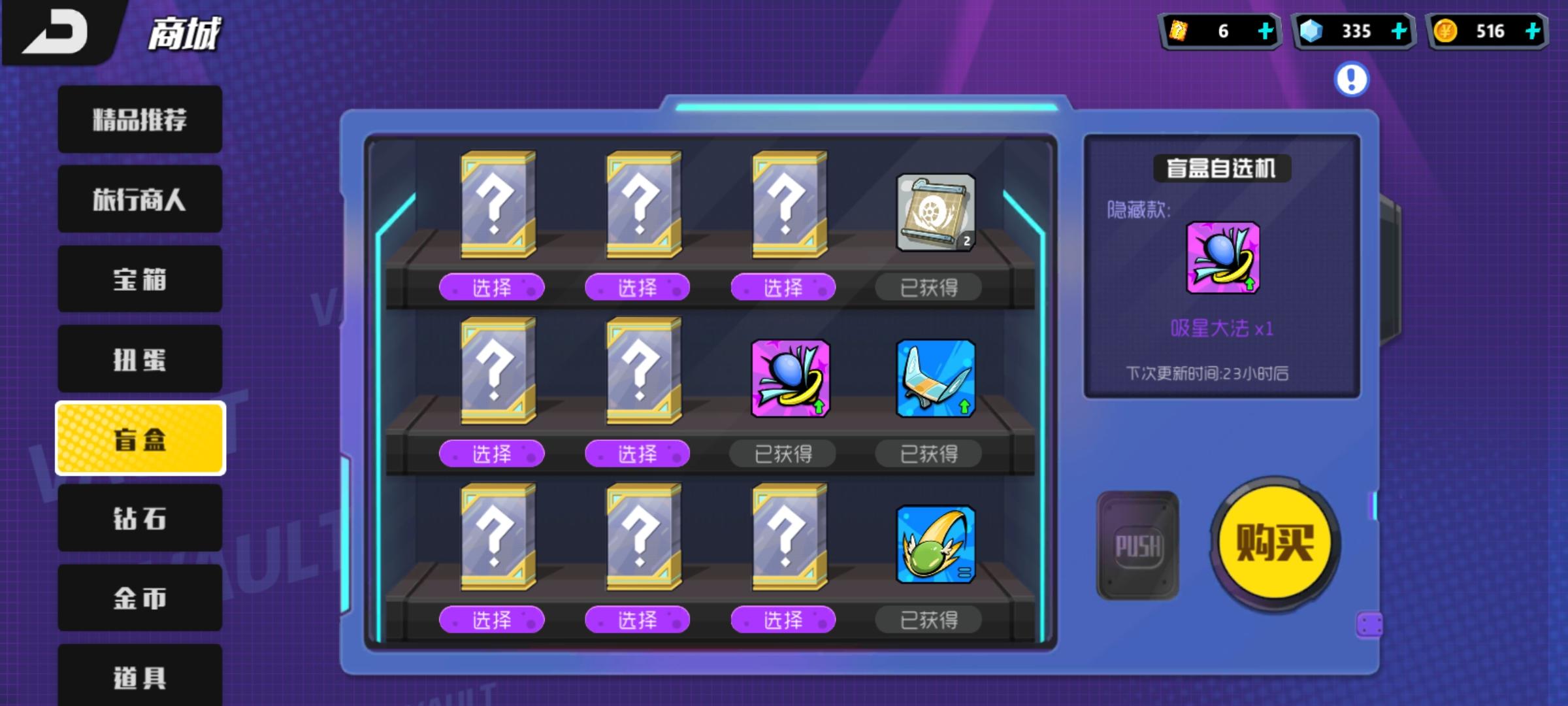This screenshot has height=706, width=1568.
Task: Click 选择 under the first top-shelf mystery box
Action: pyautogui.click(x=492, y=288)
